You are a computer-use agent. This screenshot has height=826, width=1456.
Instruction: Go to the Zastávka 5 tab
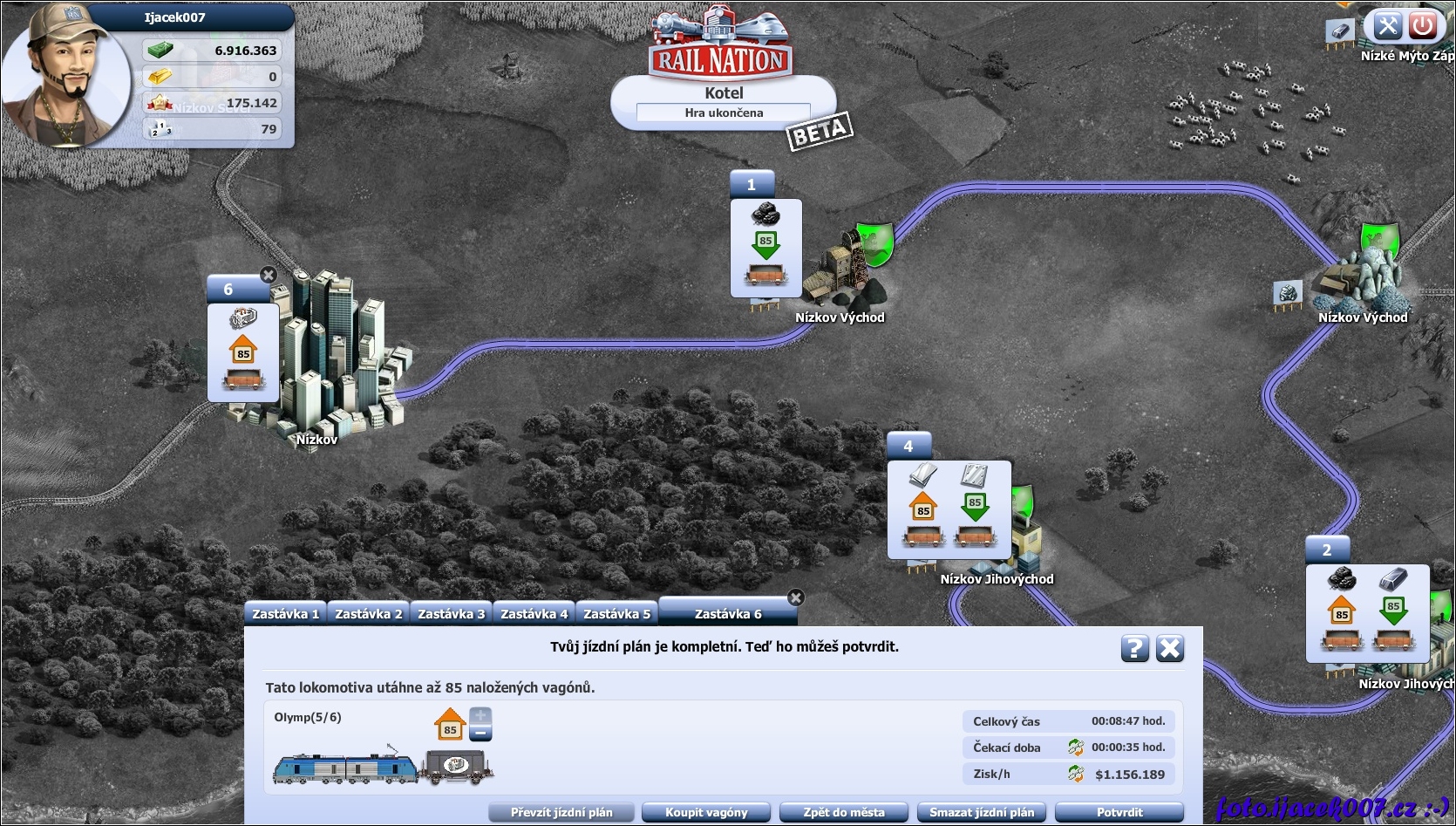[x=616, y=614]
